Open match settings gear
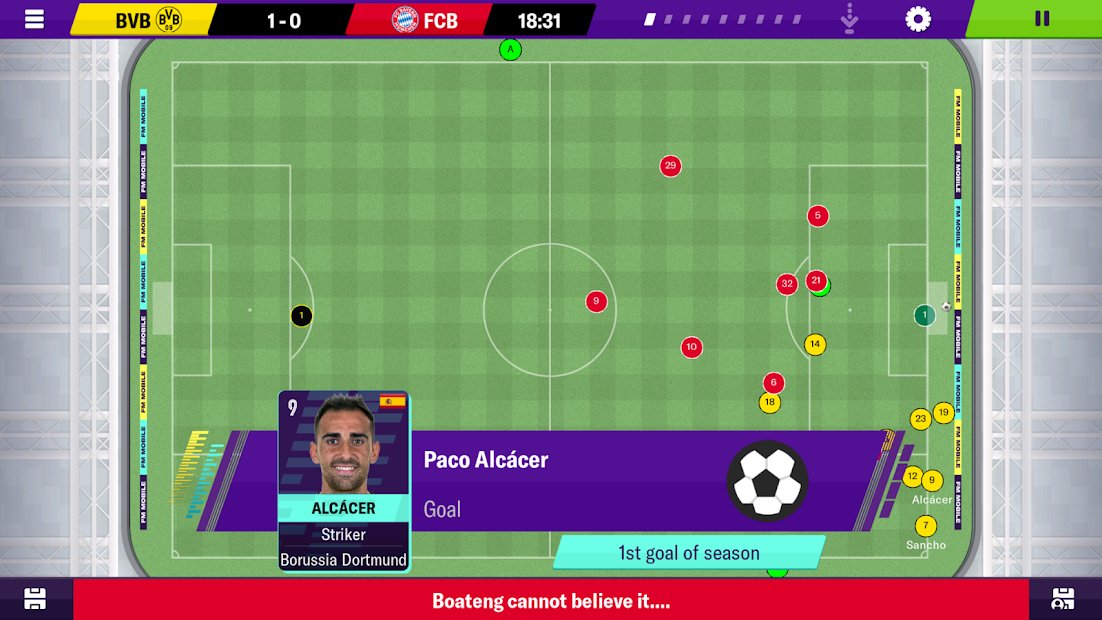Image resolution: width=1102 pixels, height=620 pixels. tap(917, 19)
